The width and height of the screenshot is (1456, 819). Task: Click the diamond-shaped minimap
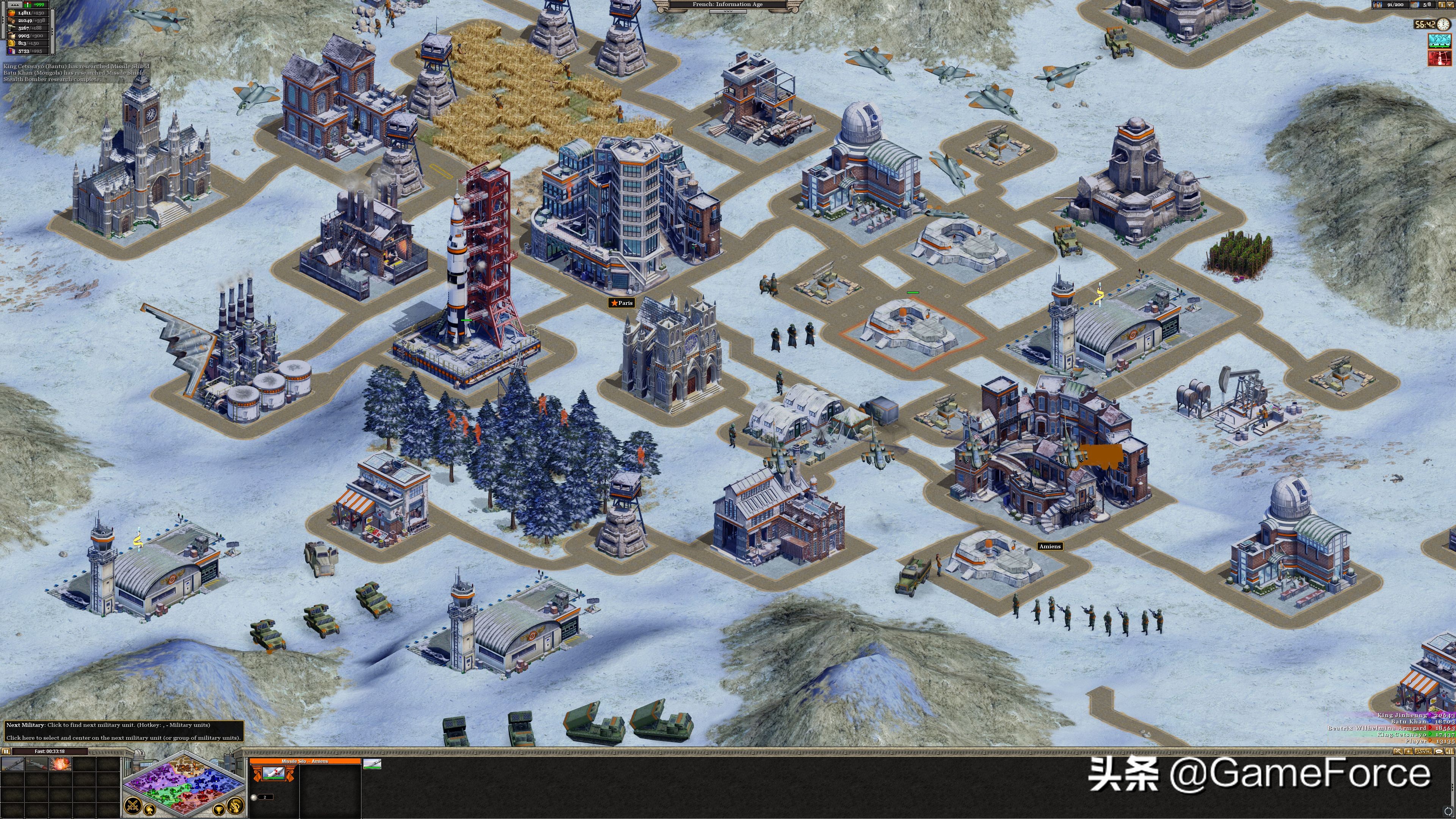coord(184,783)
